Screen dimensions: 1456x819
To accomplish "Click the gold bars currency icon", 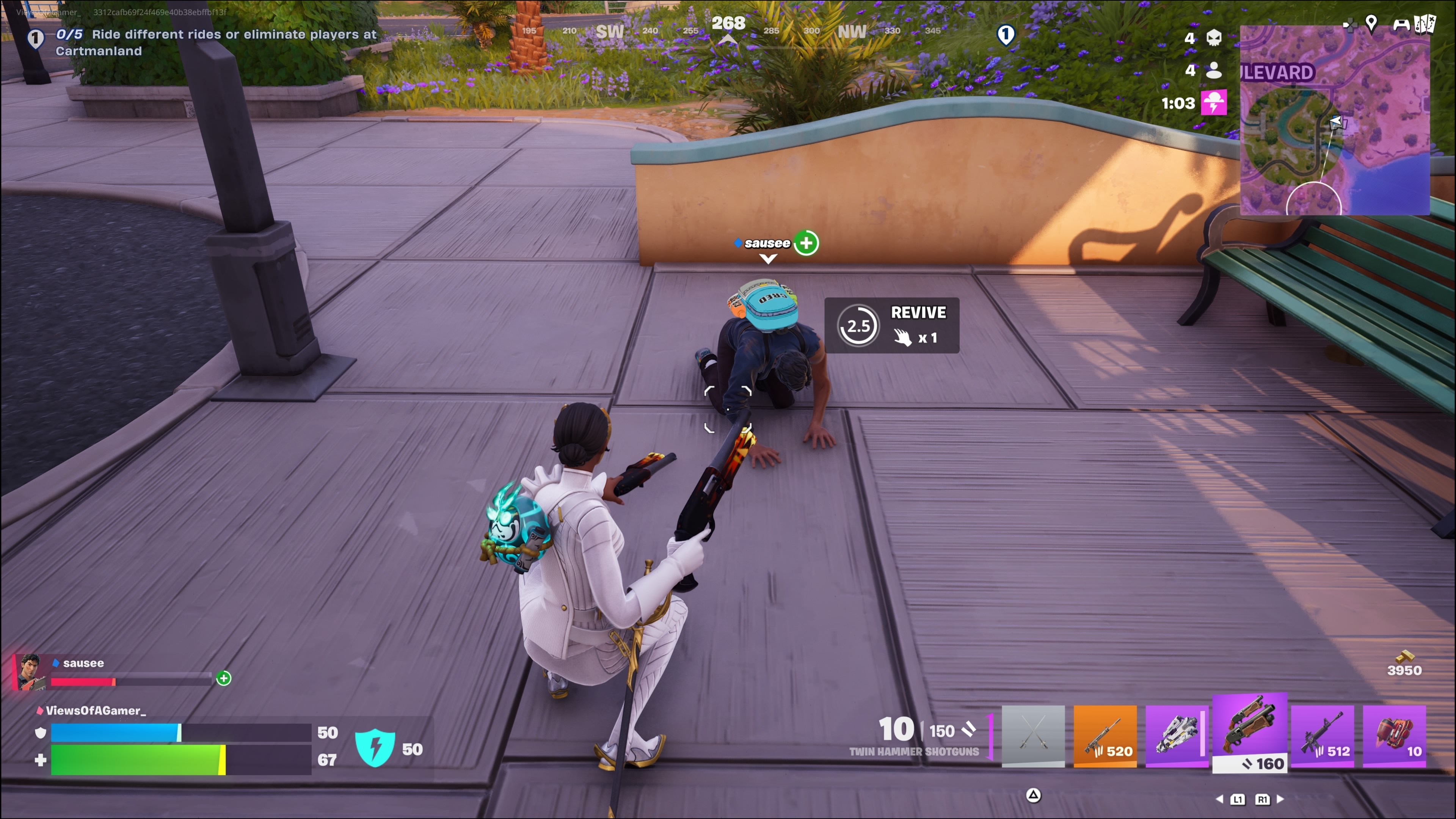I will [x=1404, y=656].
